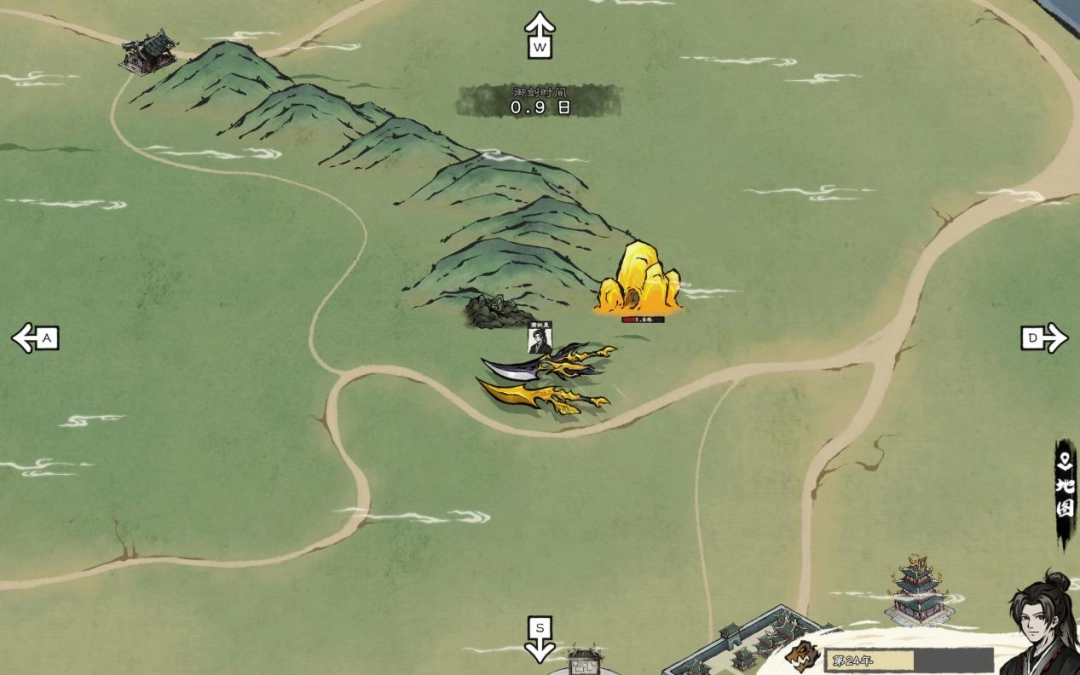Pan the map with the right arrow

click(x=1044, y=338)
